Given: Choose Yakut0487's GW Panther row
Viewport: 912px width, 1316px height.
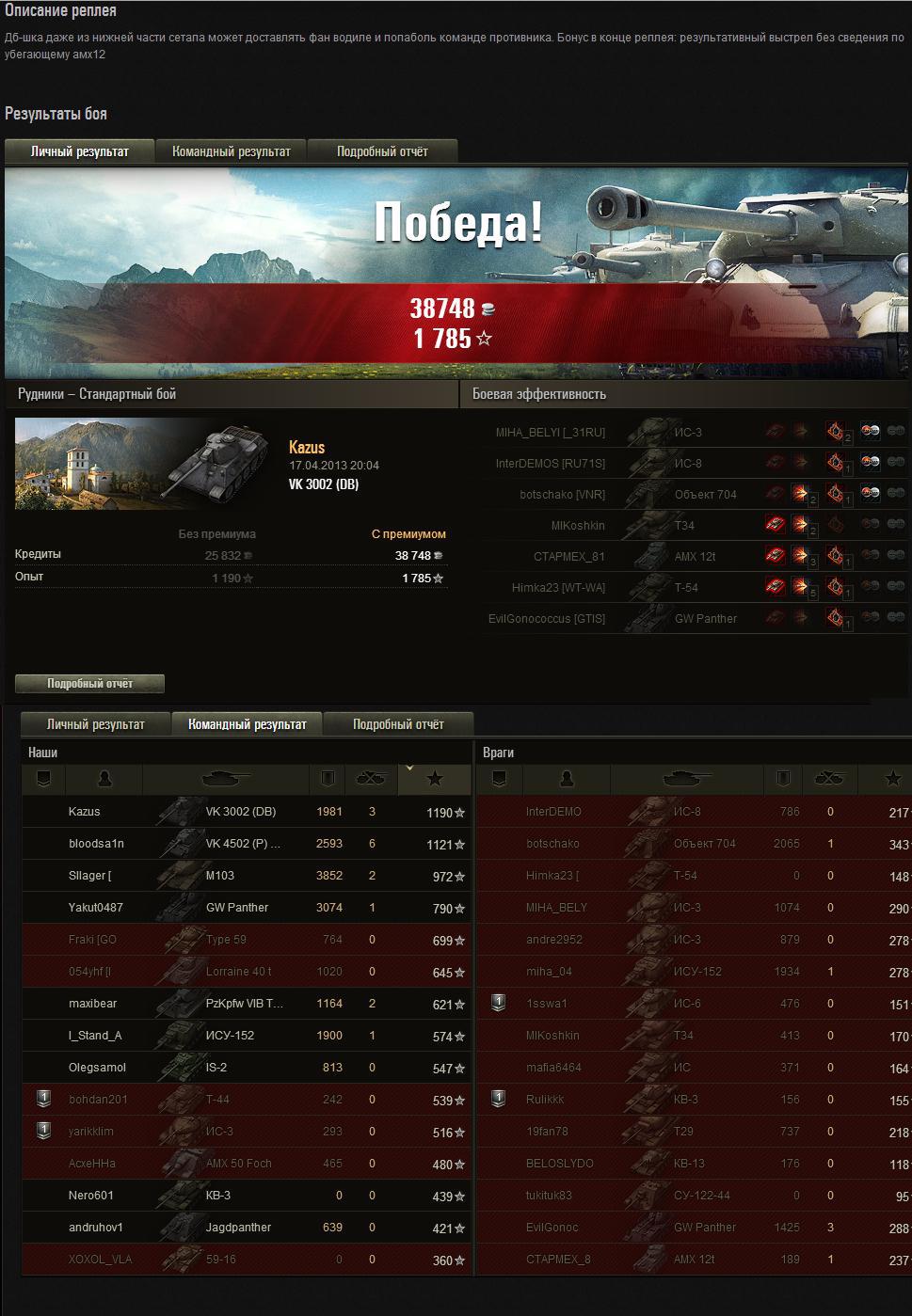Looking at the screenshot, I should pyautogui.click(x=245, y=908).
